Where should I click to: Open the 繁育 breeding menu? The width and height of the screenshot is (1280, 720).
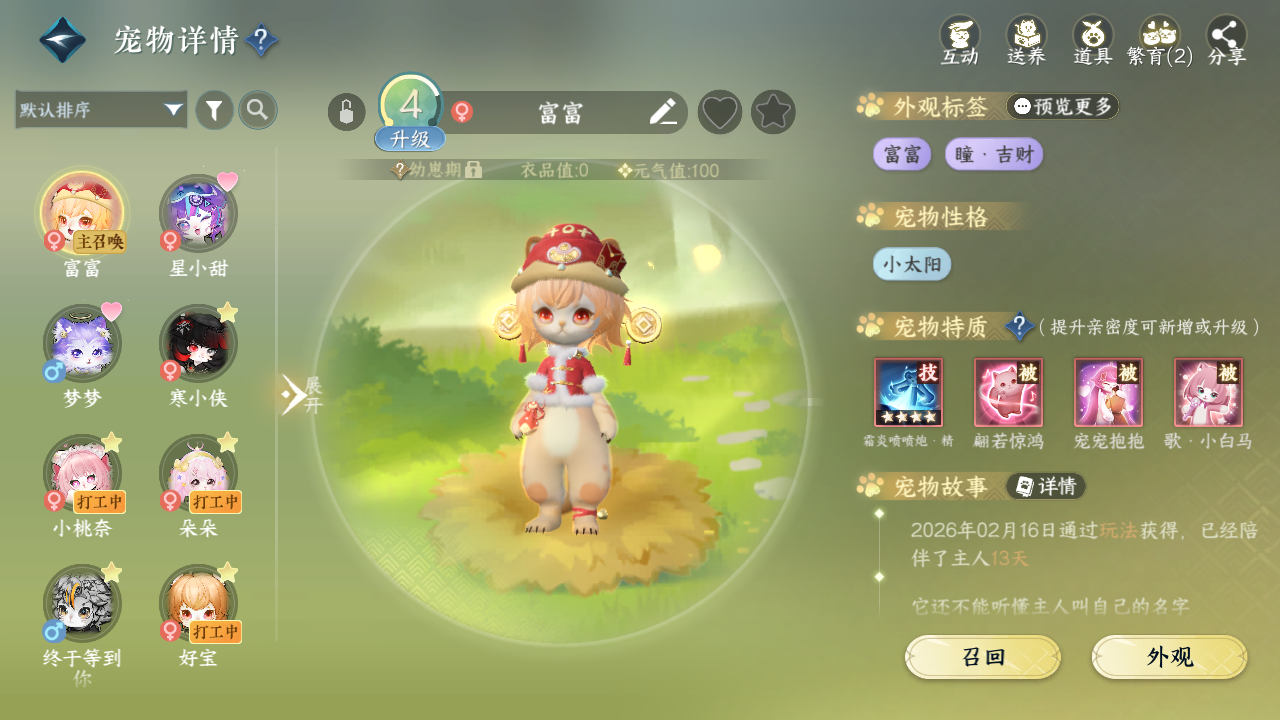tap(1160, 40)
